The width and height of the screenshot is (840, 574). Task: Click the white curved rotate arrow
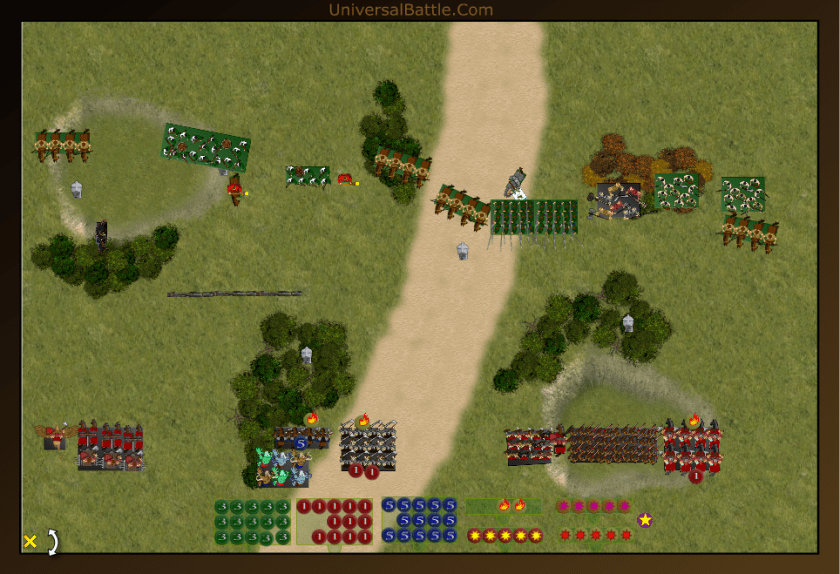pyautogui.click(x=52, y=541)
